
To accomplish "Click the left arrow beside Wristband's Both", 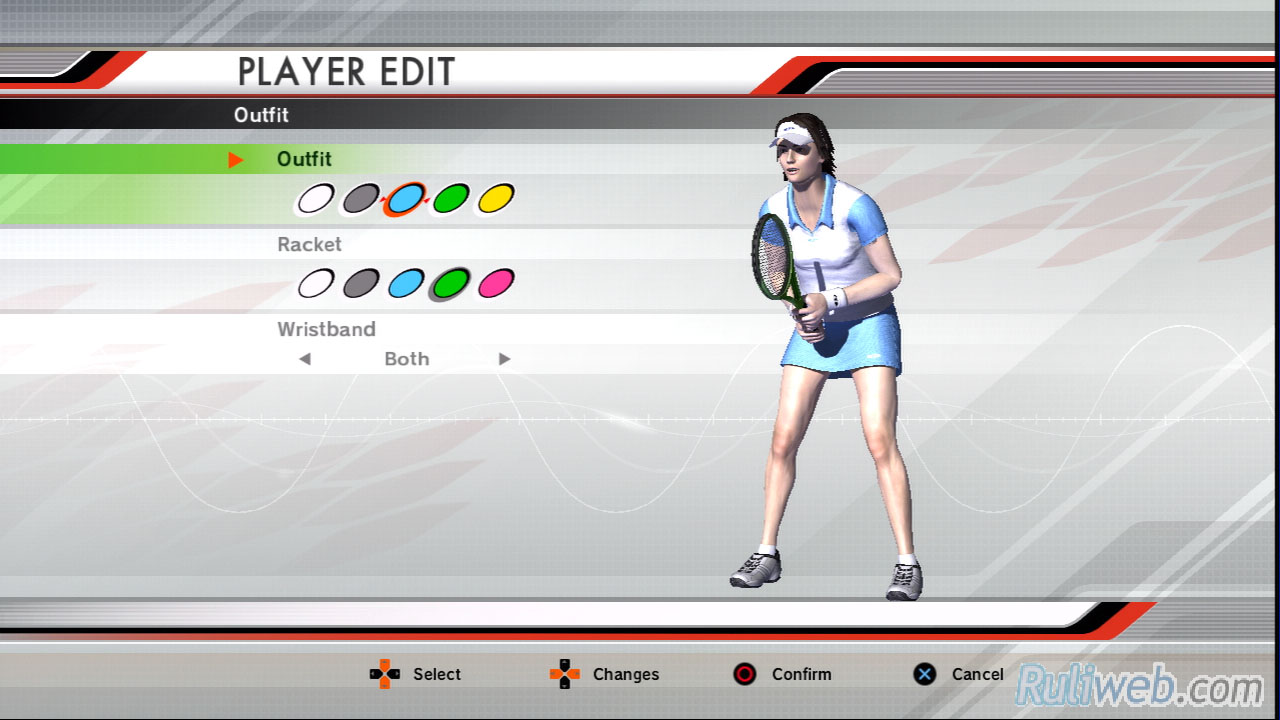I will pyautogui.click(x=305, y=359).
